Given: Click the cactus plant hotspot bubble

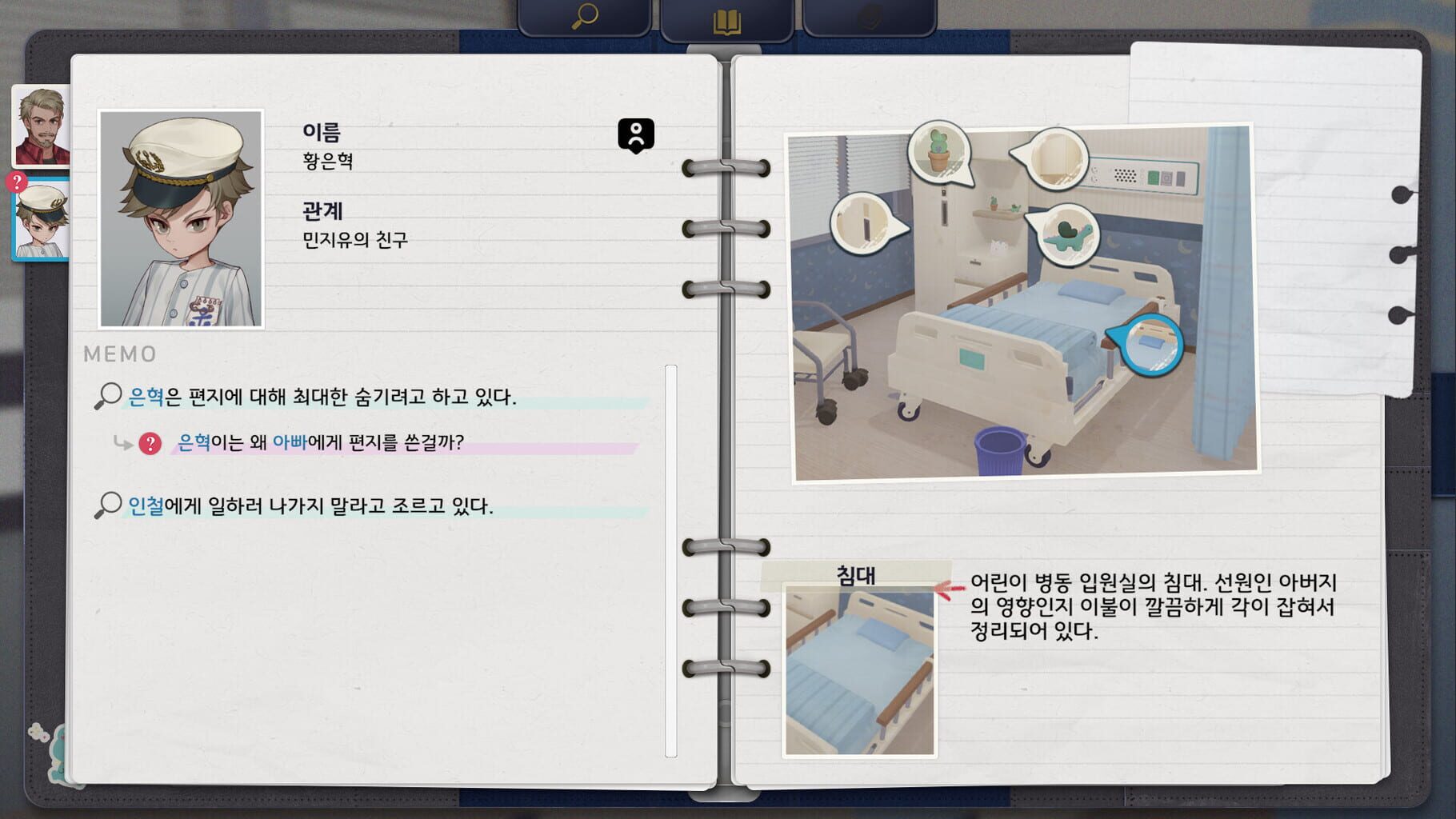Looking at the screenshot, I should point(940,151).
